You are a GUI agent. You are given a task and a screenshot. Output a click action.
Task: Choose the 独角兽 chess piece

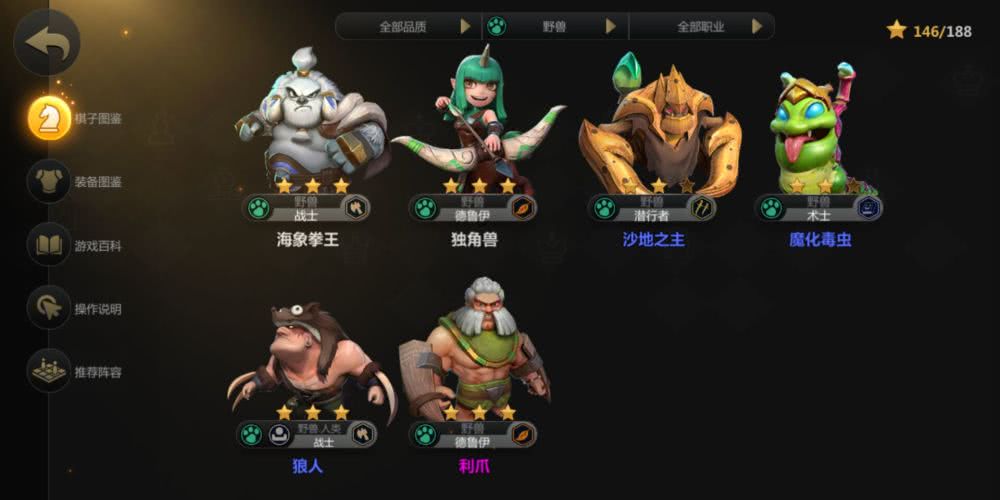(475, 130)
